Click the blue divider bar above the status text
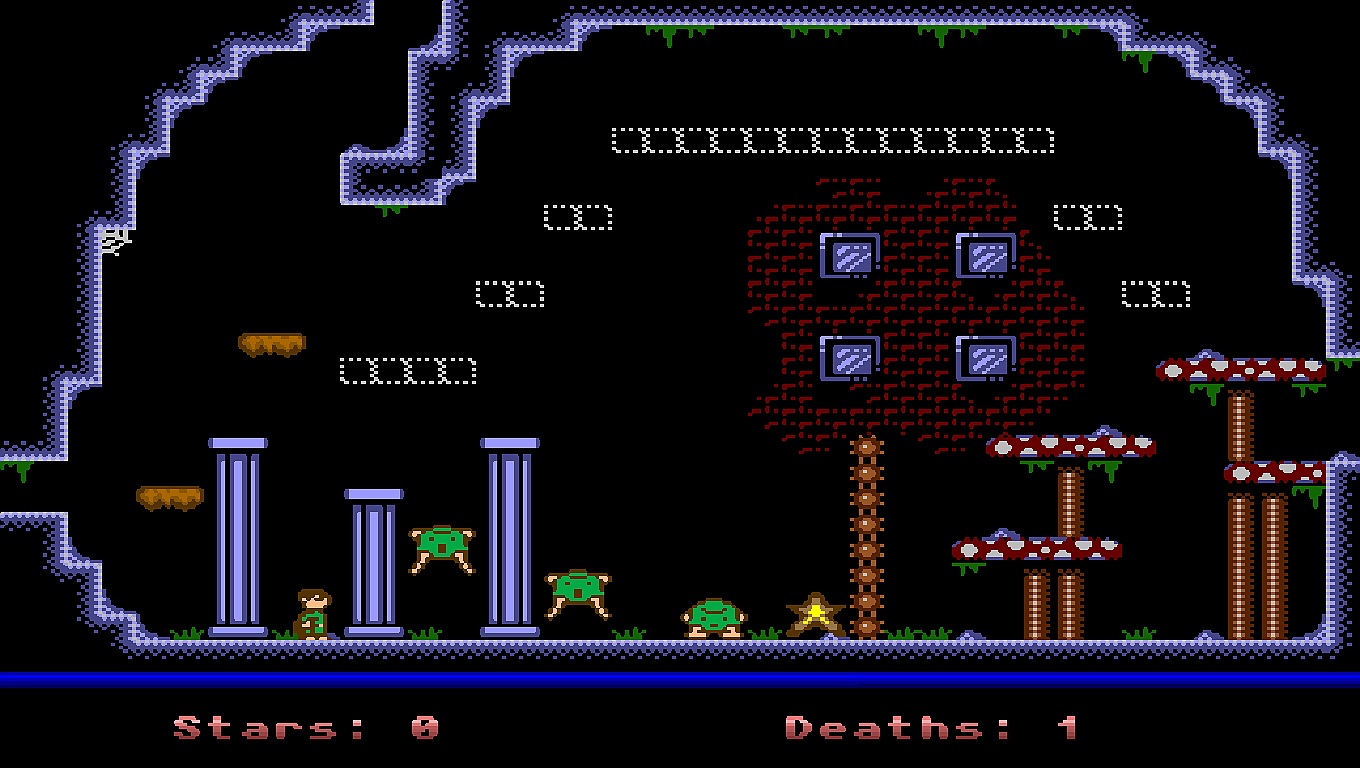The height and width of the screenshot is (768, 1360). pyautogui.click(x=680, y=676)
